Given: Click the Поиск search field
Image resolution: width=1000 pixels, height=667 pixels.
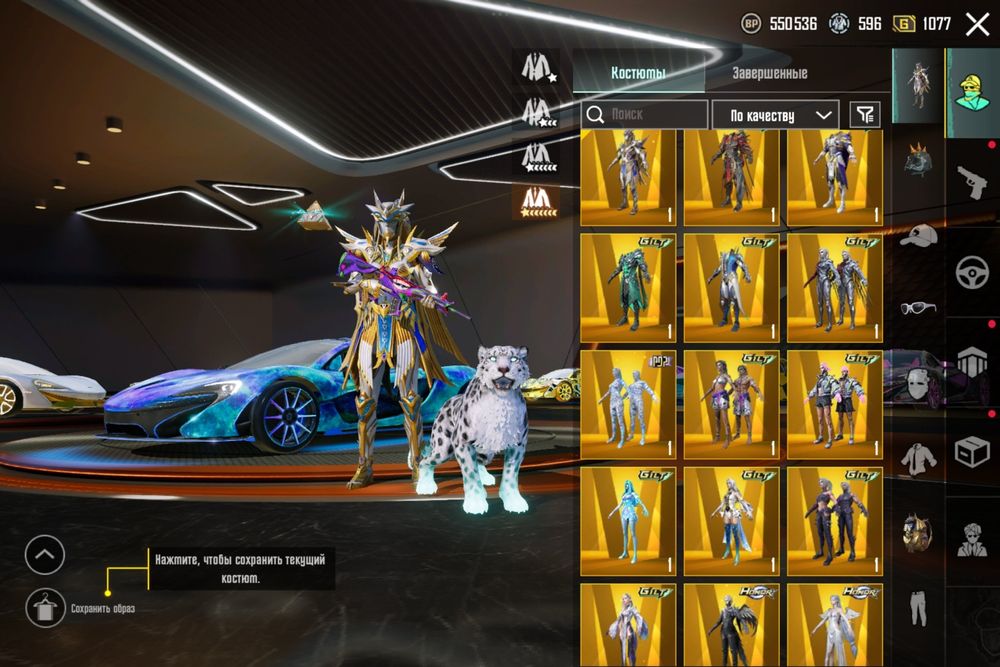Looking at the screenshot, I should click(645, 115).
